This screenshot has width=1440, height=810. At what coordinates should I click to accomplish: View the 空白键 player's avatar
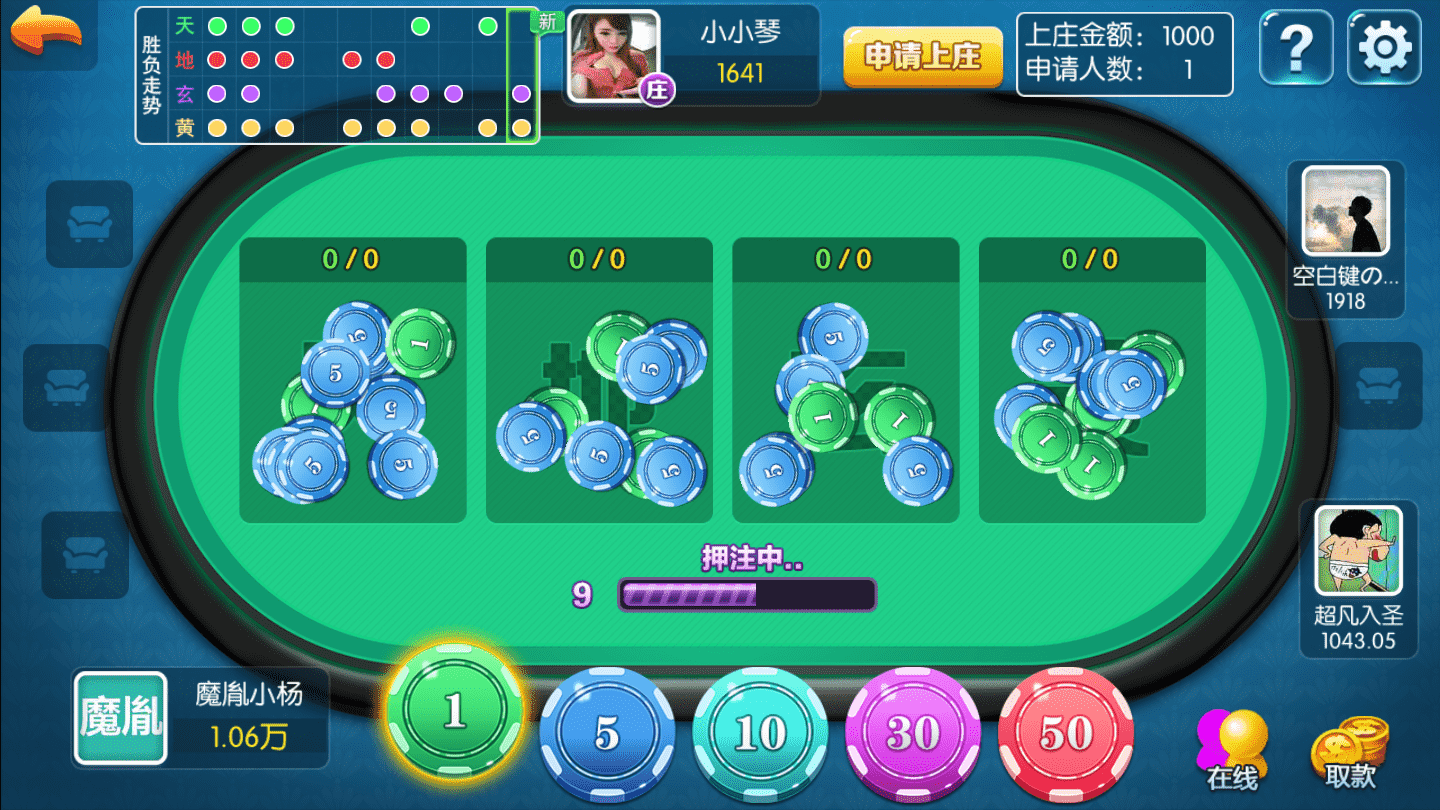[x=1345, y=211]
